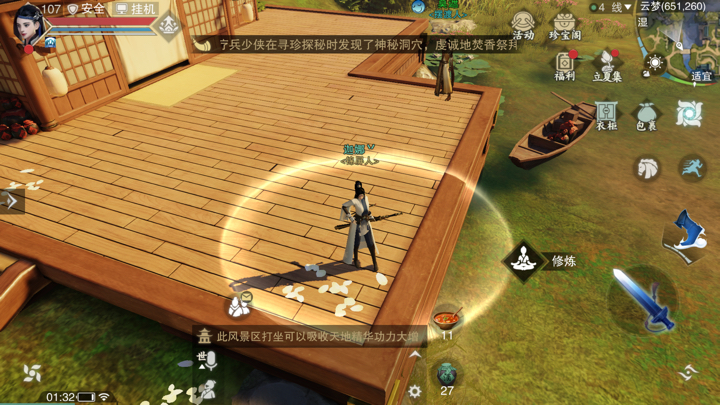Start 修炼 meditation

(x=523, y=261)
